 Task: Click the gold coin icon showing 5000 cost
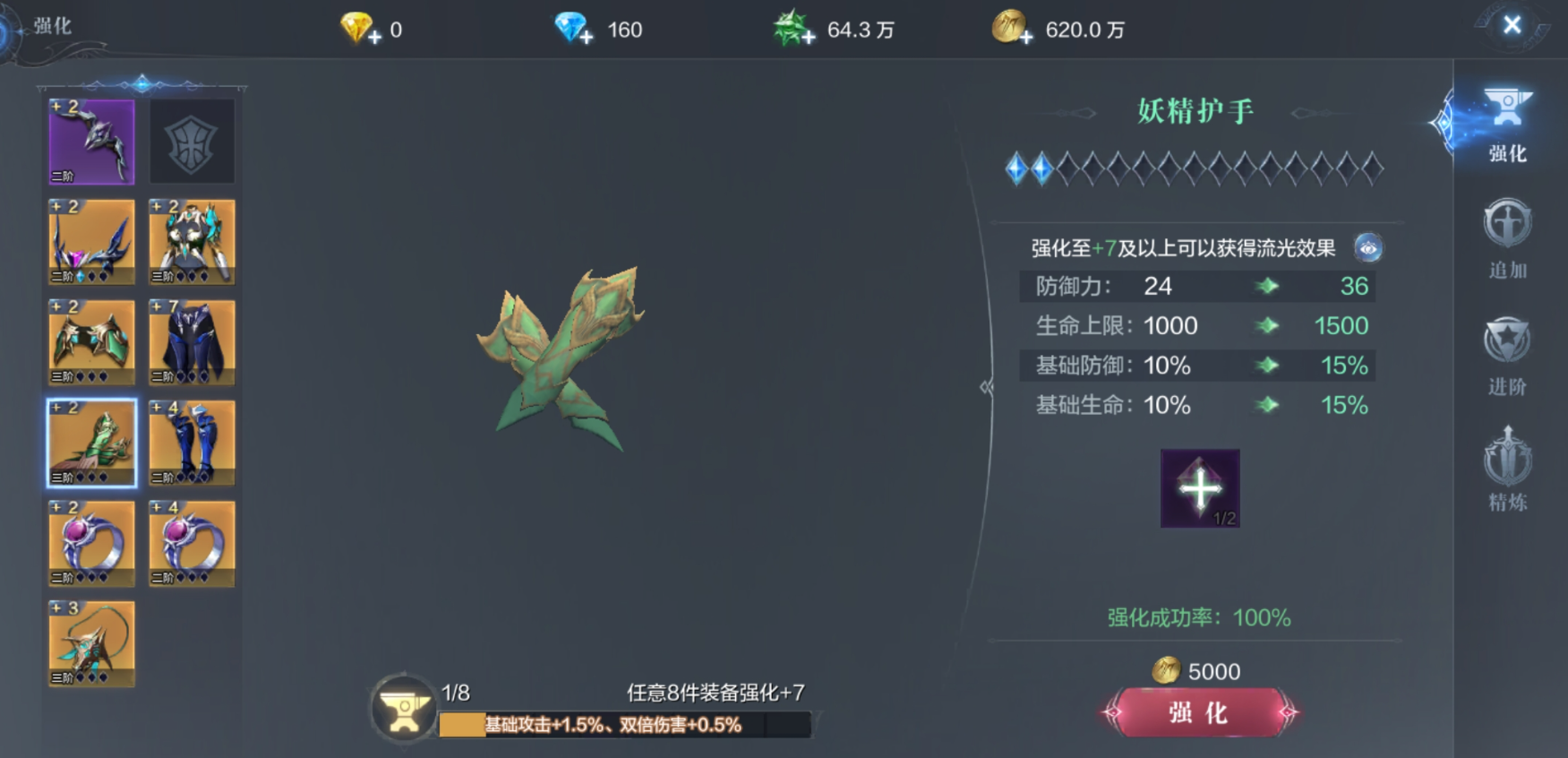tap(1167, 671)
